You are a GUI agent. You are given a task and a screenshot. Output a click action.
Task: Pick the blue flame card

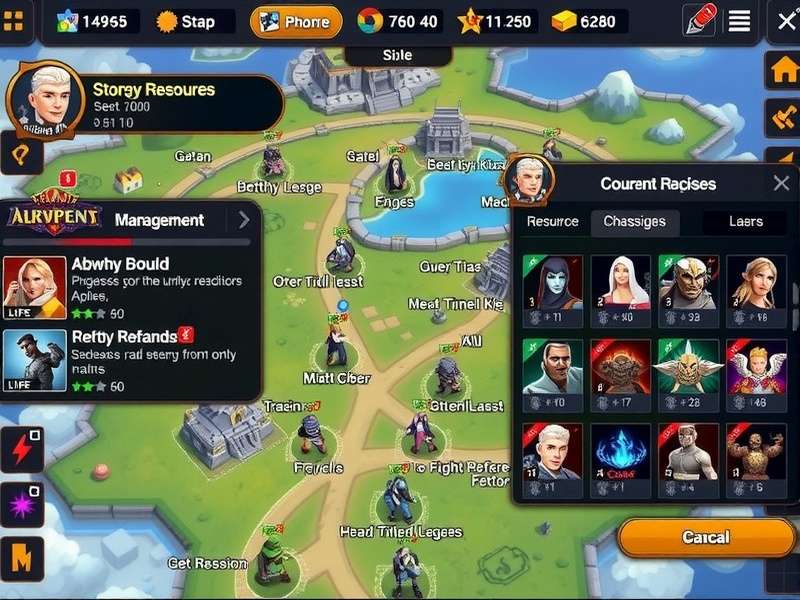tap(620, 458)
